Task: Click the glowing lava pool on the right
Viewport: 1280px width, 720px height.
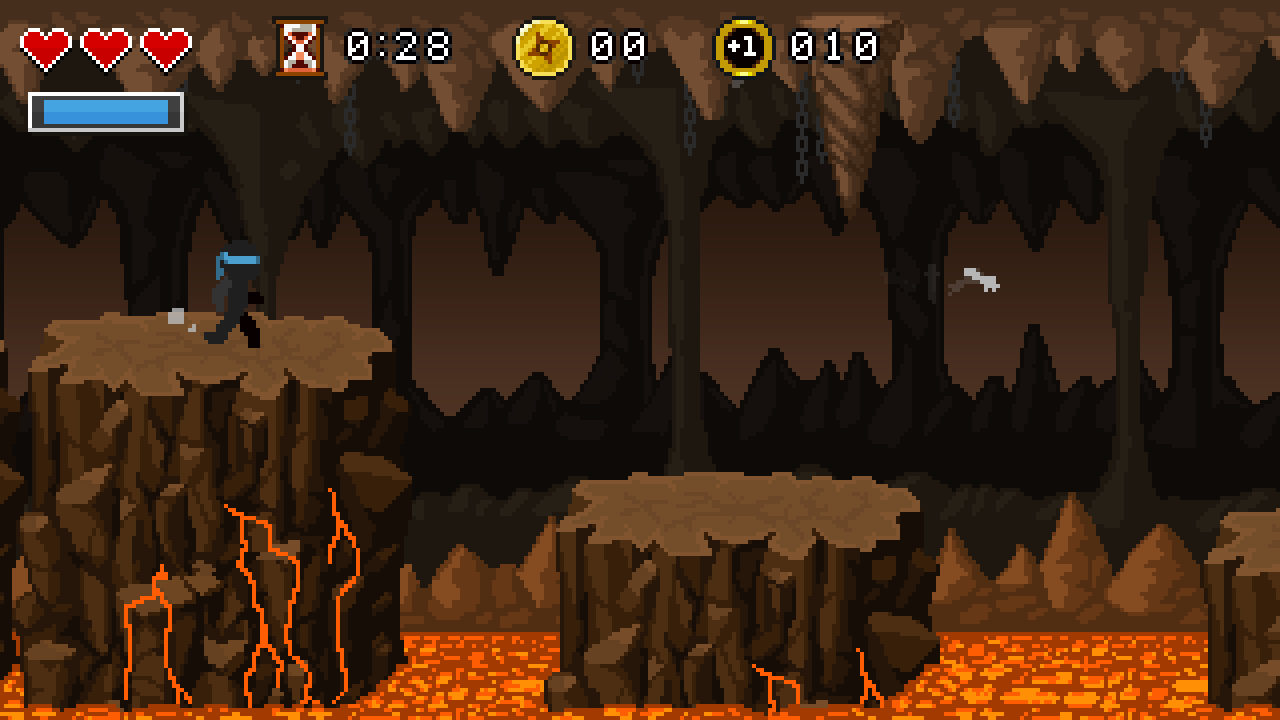Action: (x=1080, y=670)
